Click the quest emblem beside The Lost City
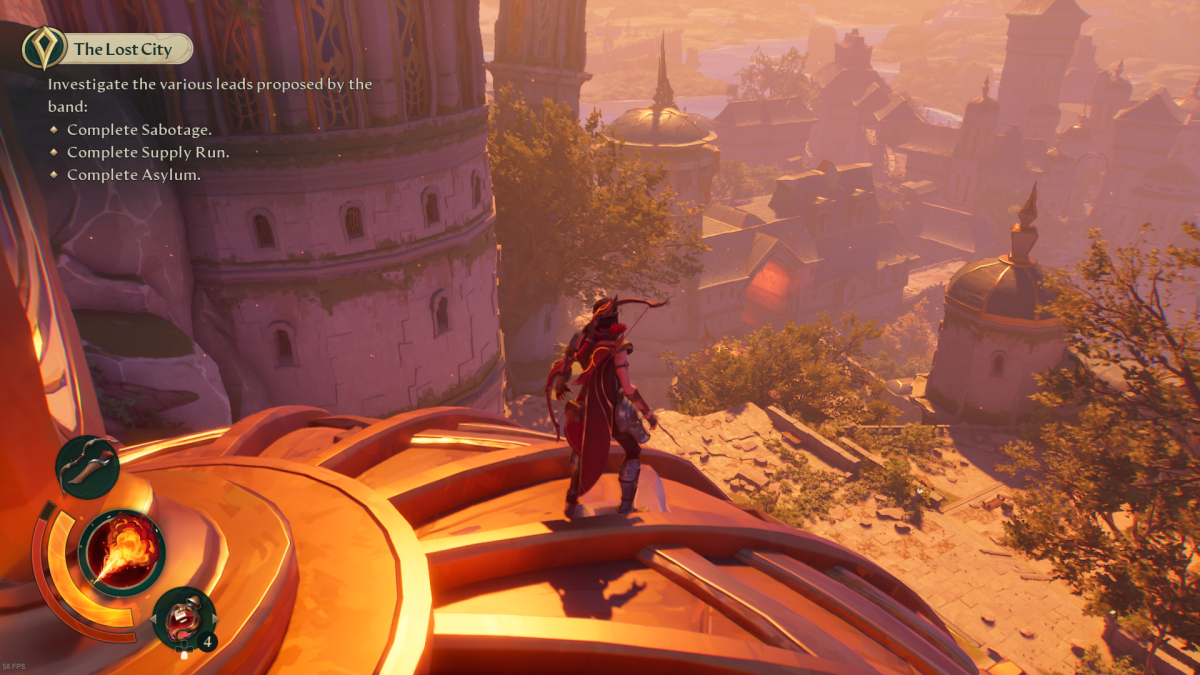Viewport: 1200px width, 675px height. pos(45,48)
